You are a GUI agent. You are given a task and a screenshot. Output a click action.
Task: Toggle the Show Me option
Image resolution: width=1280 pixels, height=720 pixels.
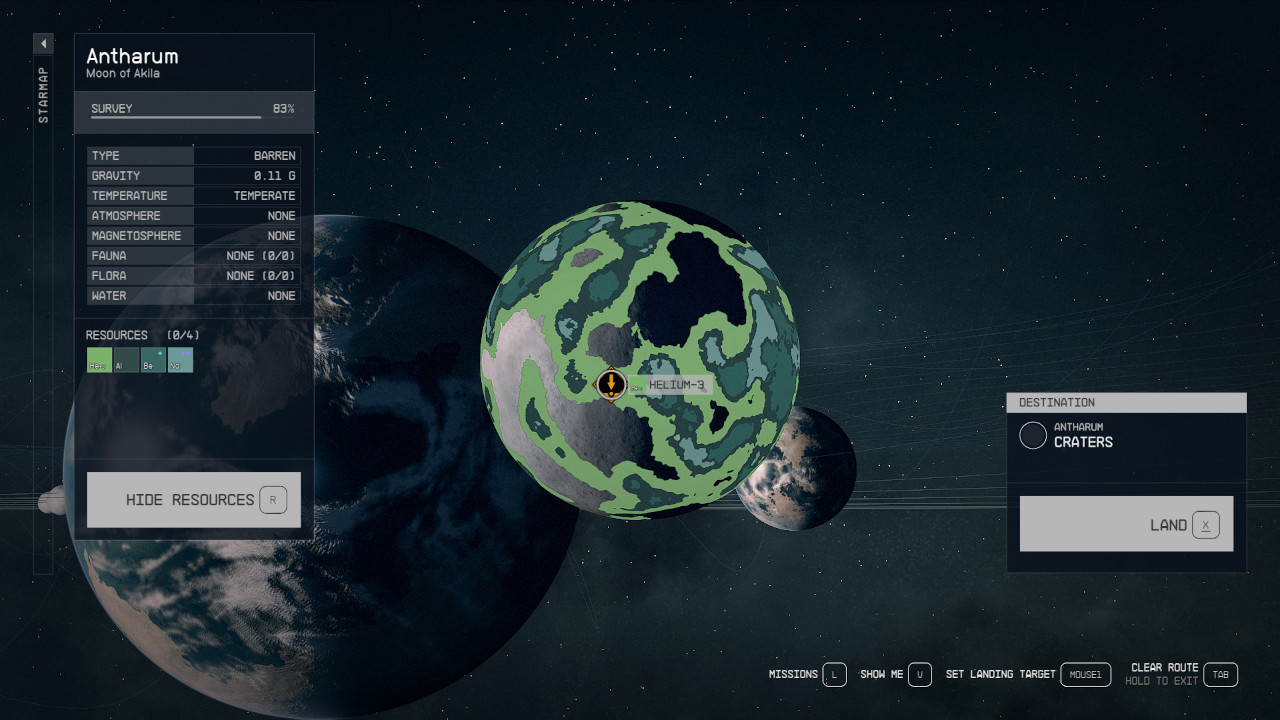coord(884,674)
